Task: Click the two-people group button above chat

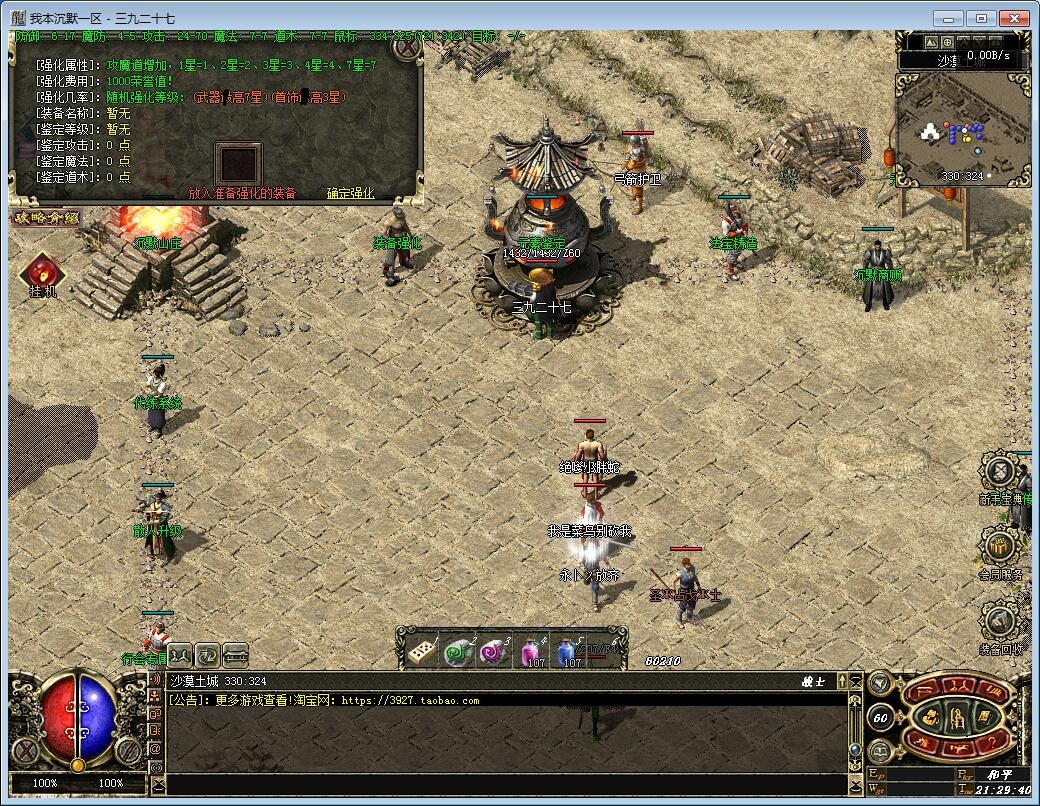Action: [x=180, y=655]
